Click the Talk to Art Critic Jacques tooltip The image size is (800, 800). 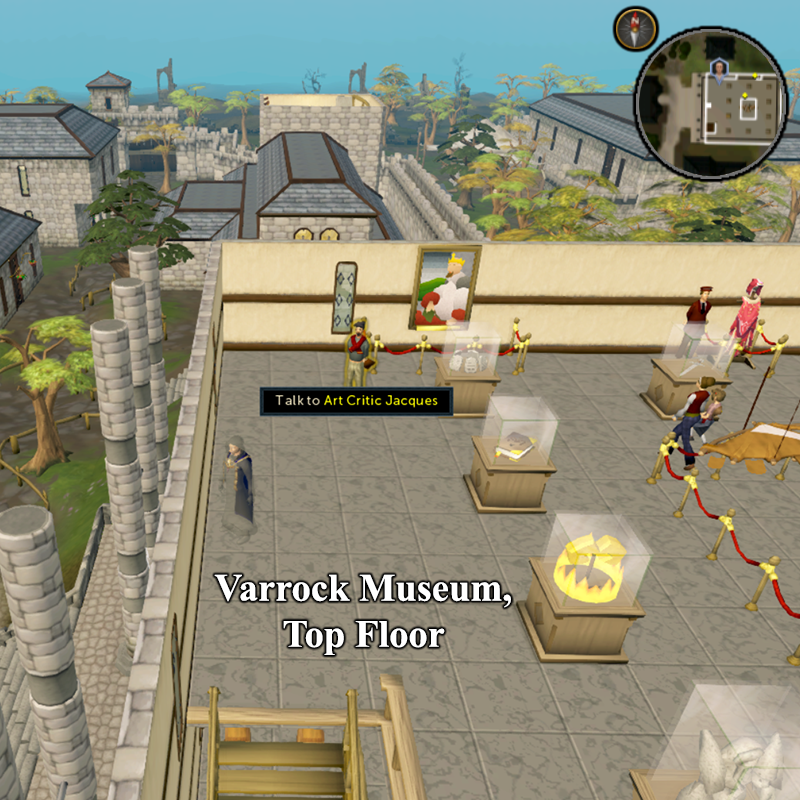[x=356, y=401]
